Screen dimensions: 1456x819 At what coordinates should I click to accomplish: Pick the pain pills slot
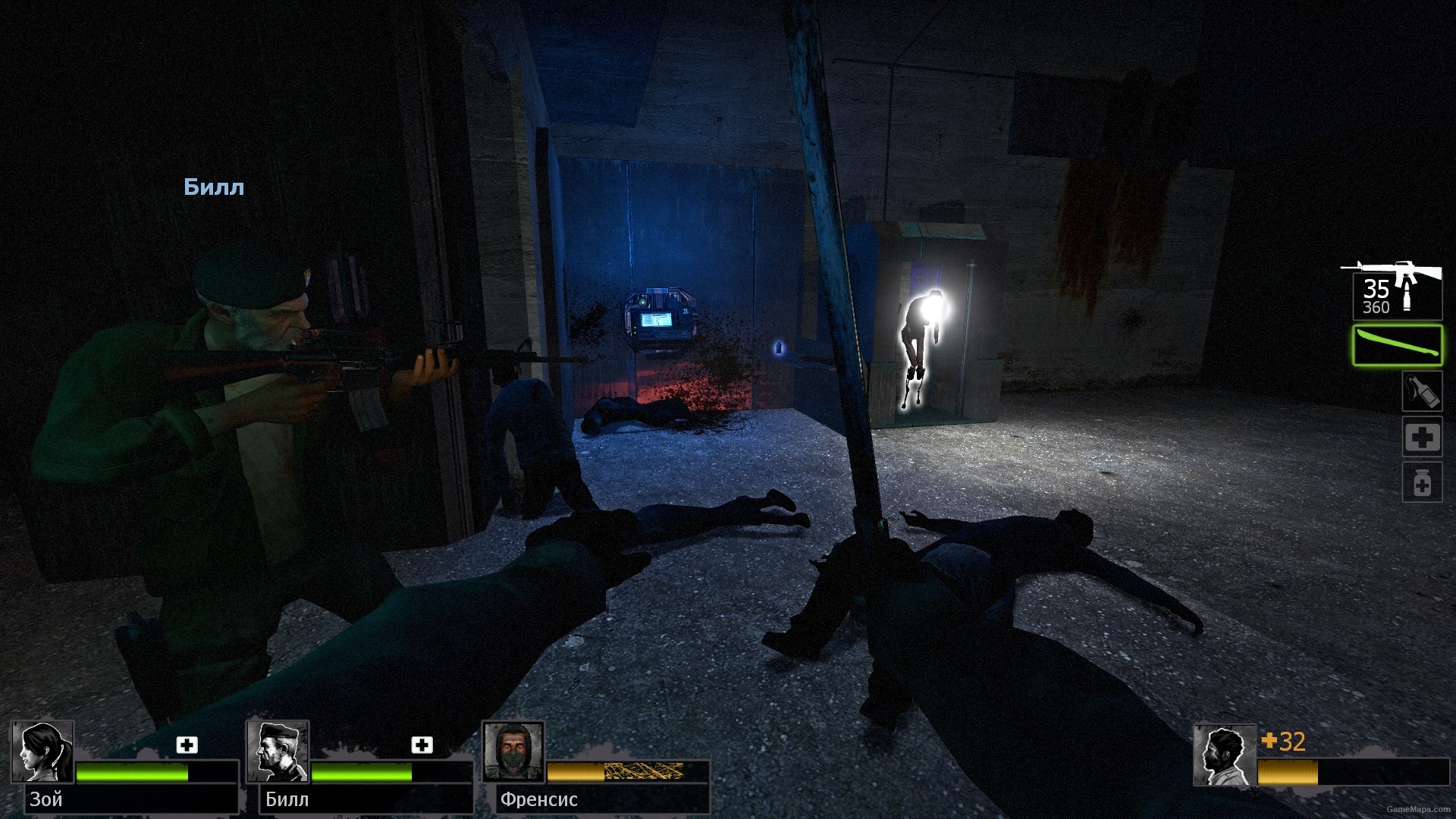(x=1421, y=482)
